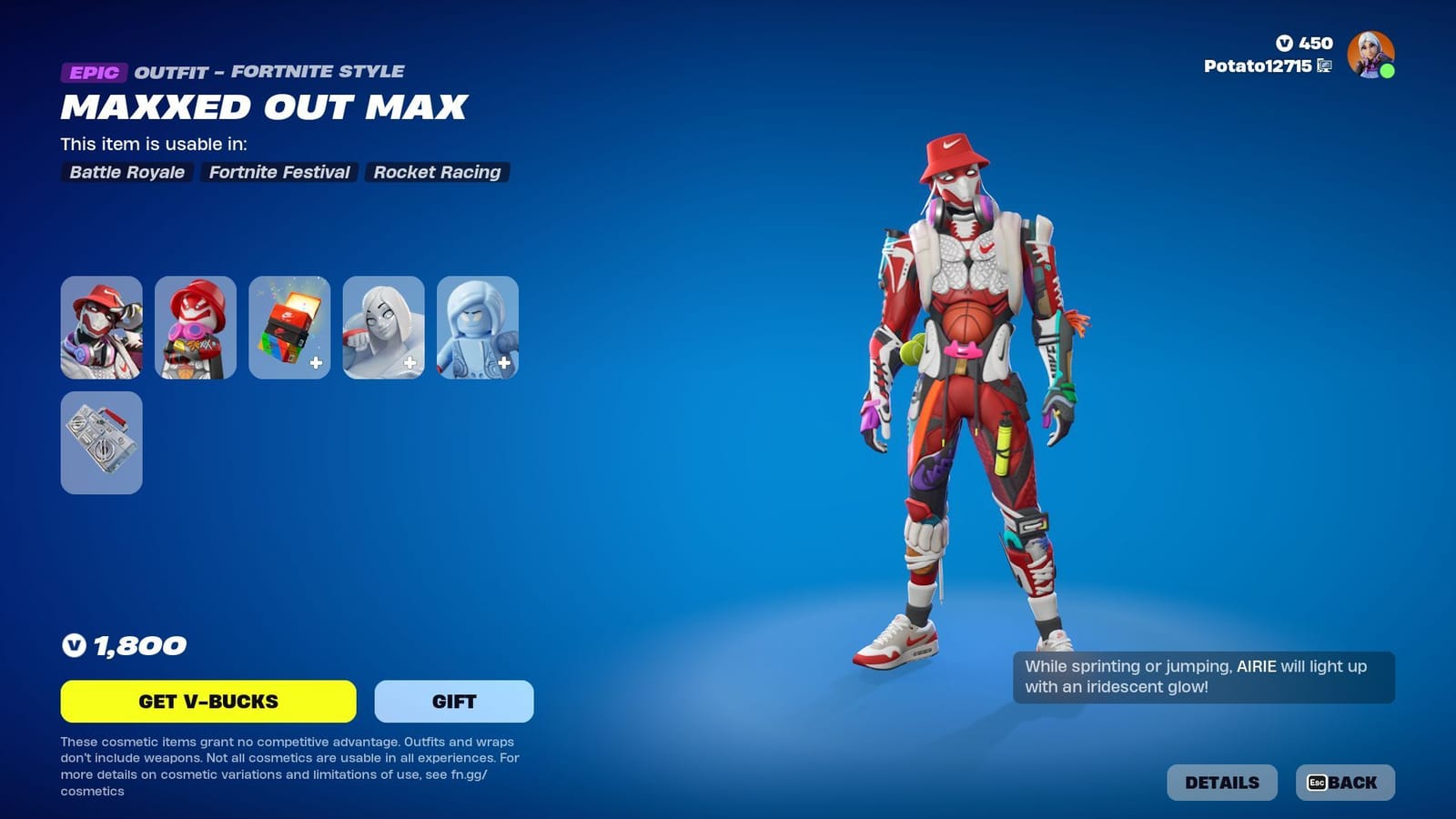Viewport: 1456px width, 819px height.
Task: Open the DETAILS button at the bottom
Action: coord(1221,782)
